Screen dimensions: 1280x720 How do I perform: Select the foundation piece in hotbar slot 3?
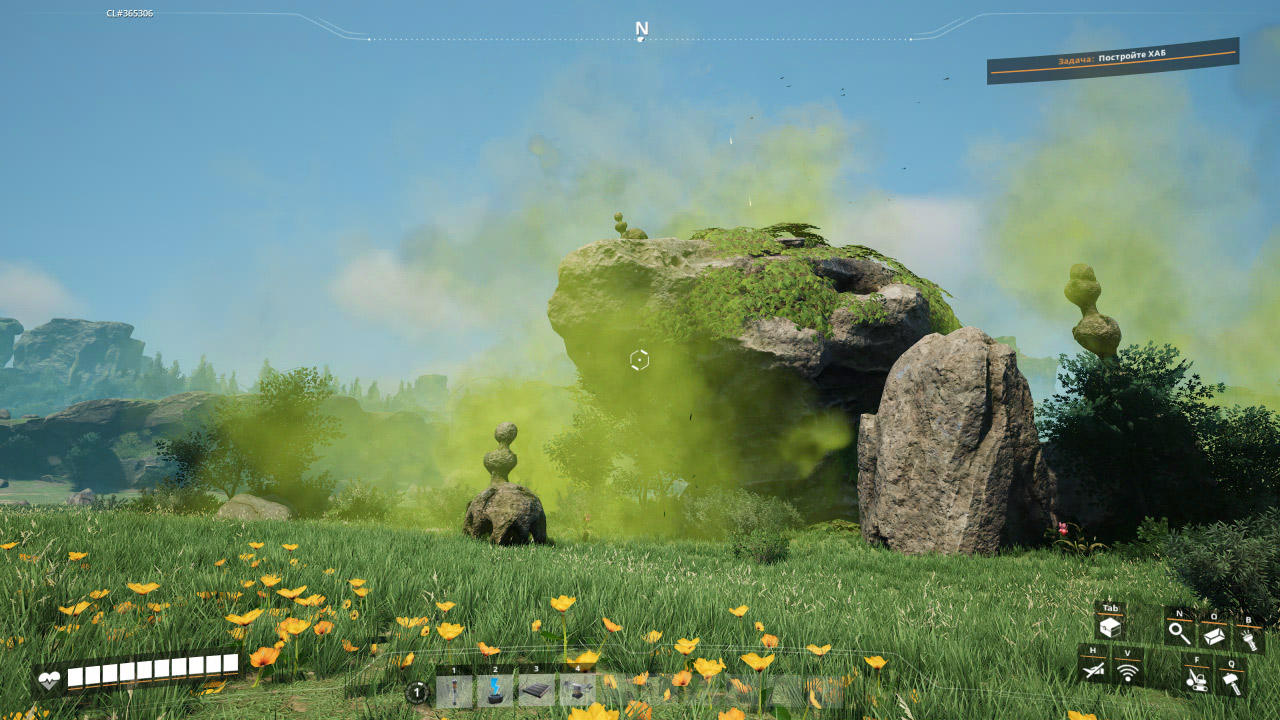coord(536,690)
